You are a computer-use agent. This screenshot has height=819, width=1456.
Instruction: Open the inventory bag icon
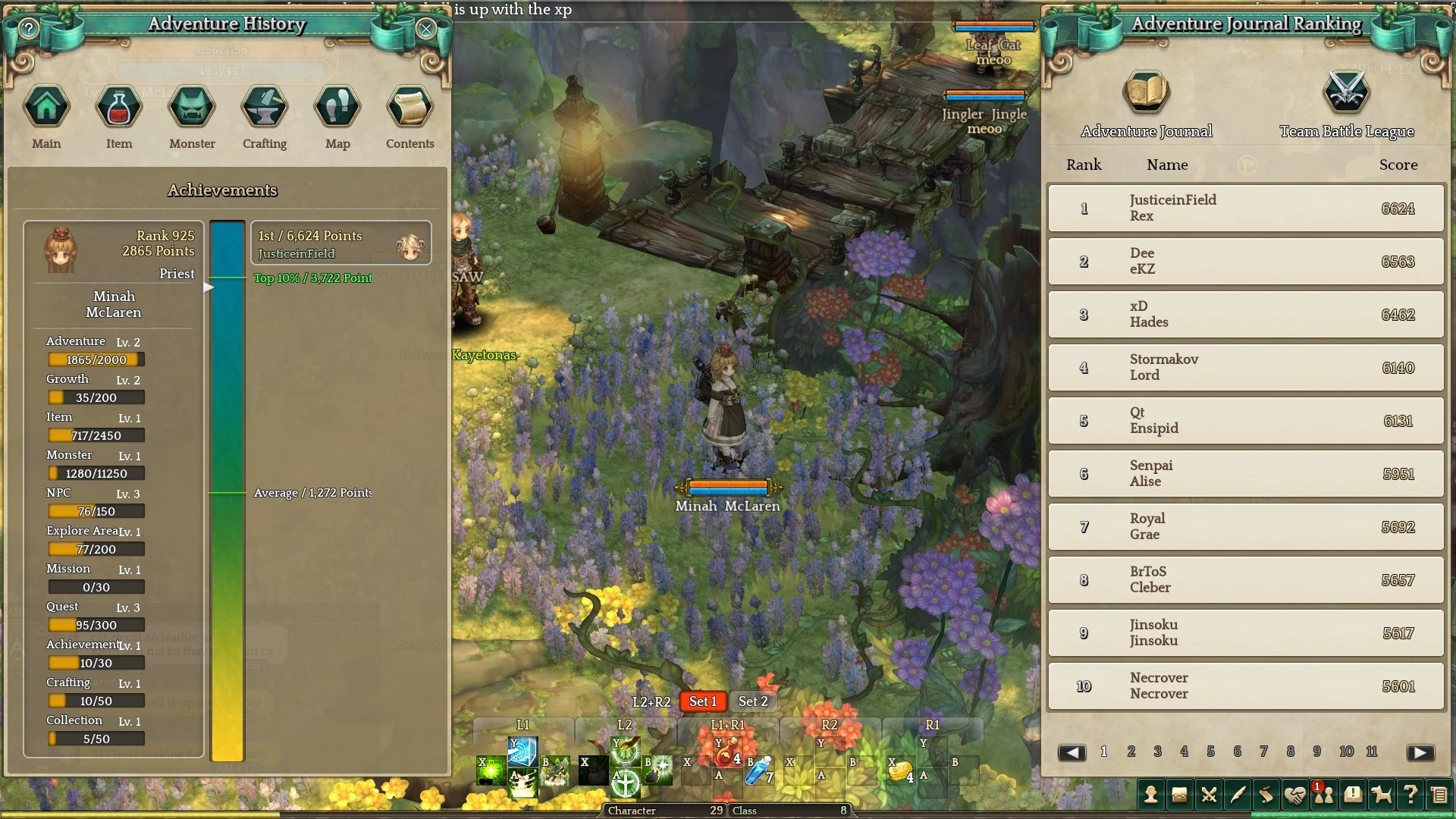click(x=1179, y=795)
